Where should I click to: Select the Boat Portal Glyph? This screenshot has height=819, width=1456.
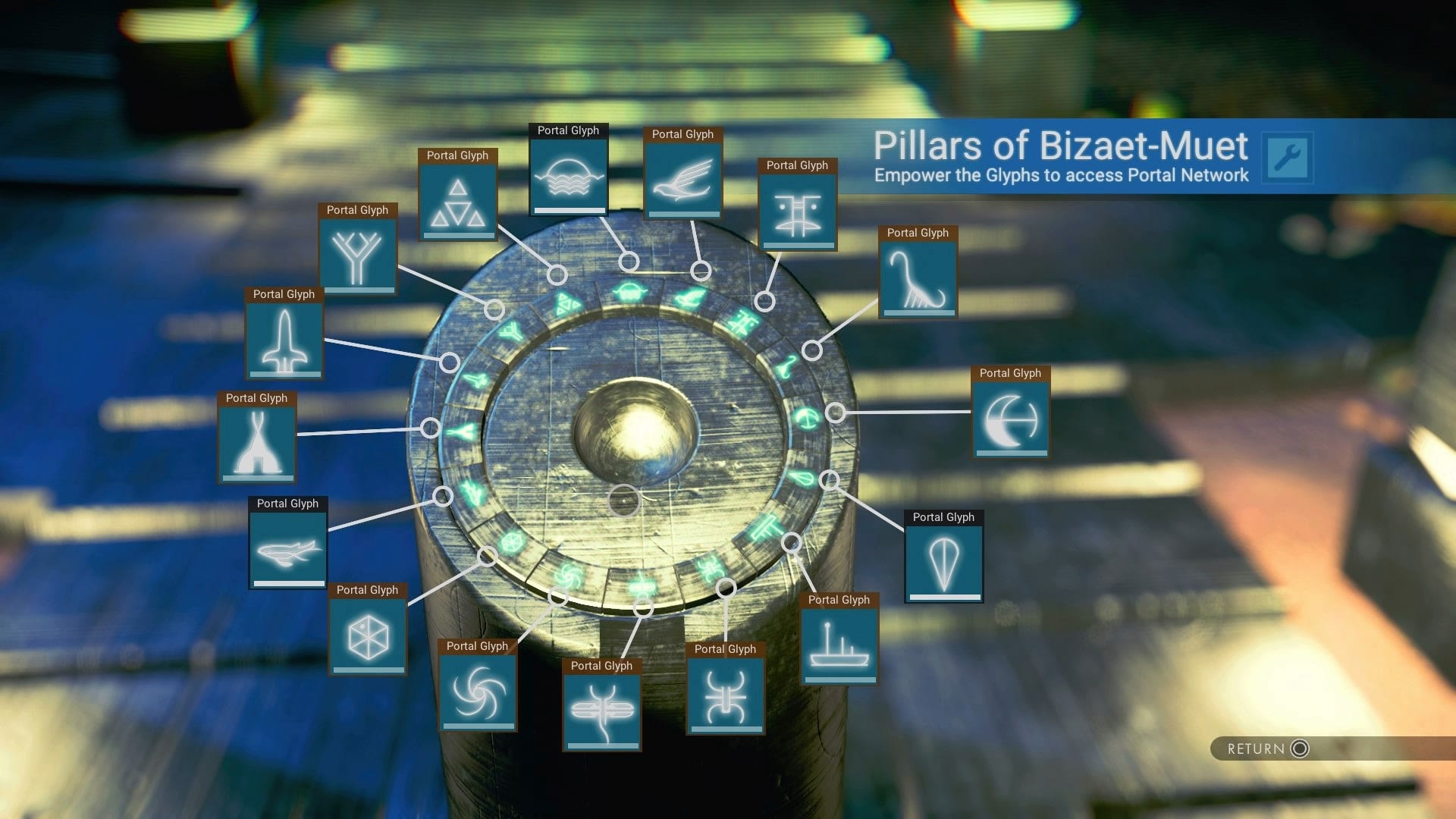tap(839, 642)
